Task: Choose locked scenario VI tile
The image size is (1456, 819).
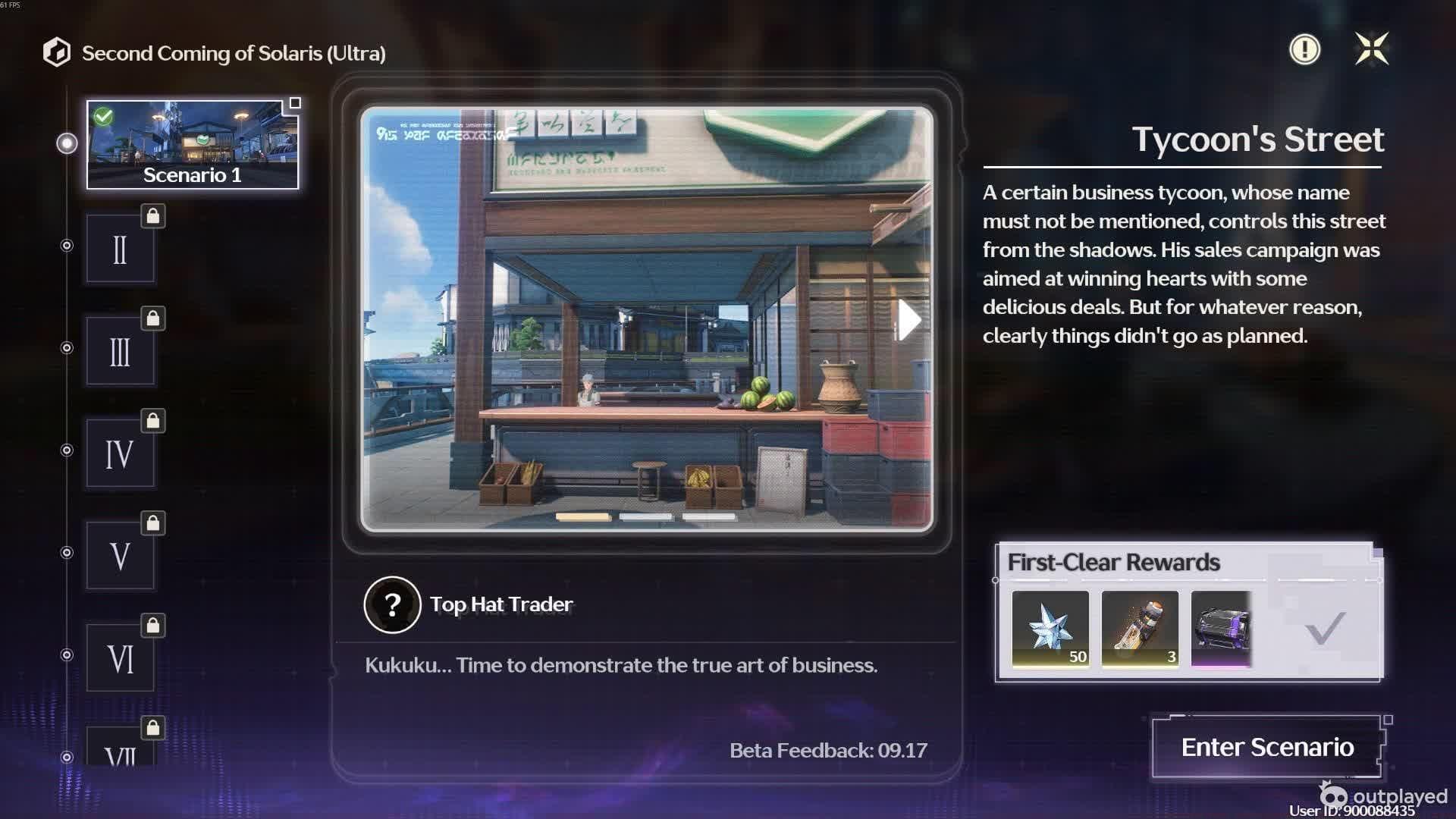Action: pos(120,658)
